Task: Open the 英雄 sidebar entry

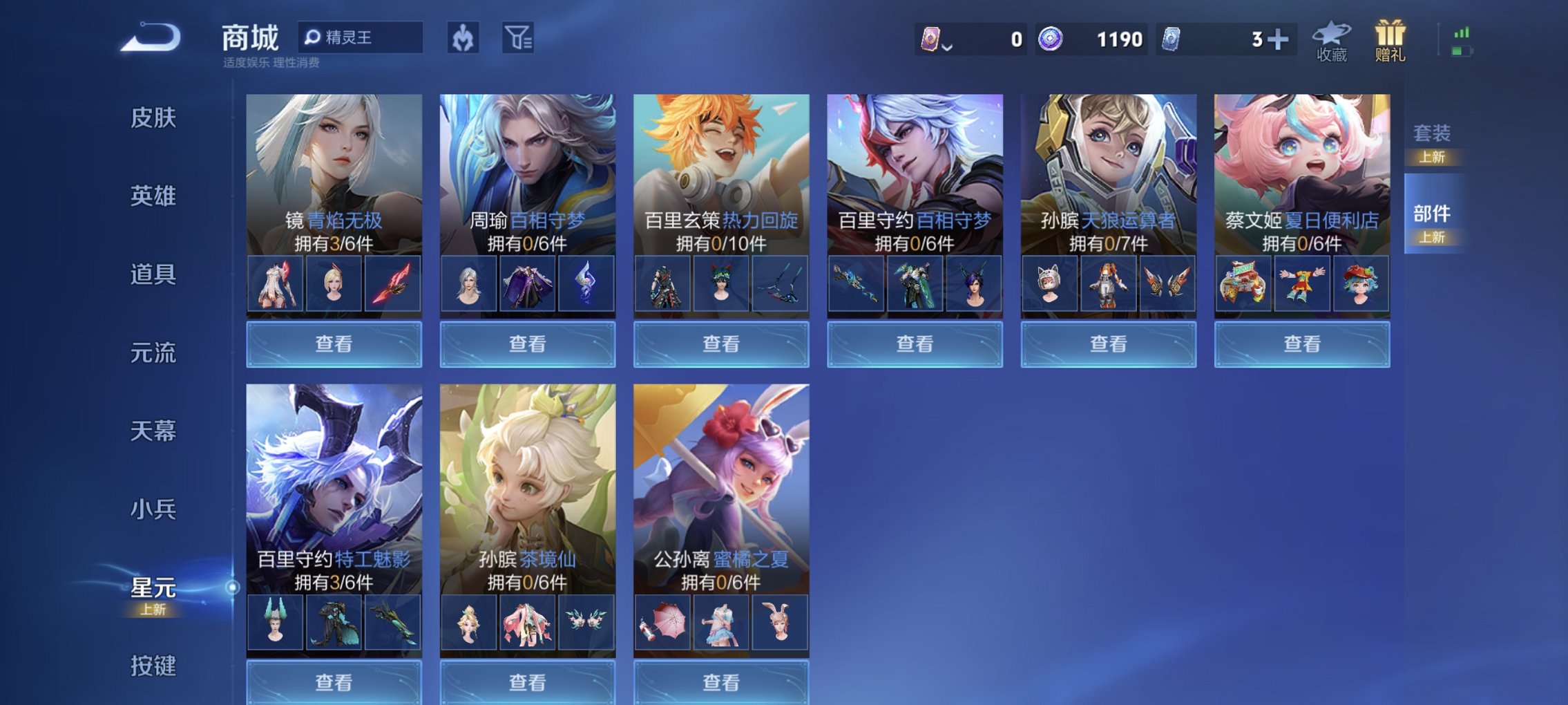Action: [153, 196]
